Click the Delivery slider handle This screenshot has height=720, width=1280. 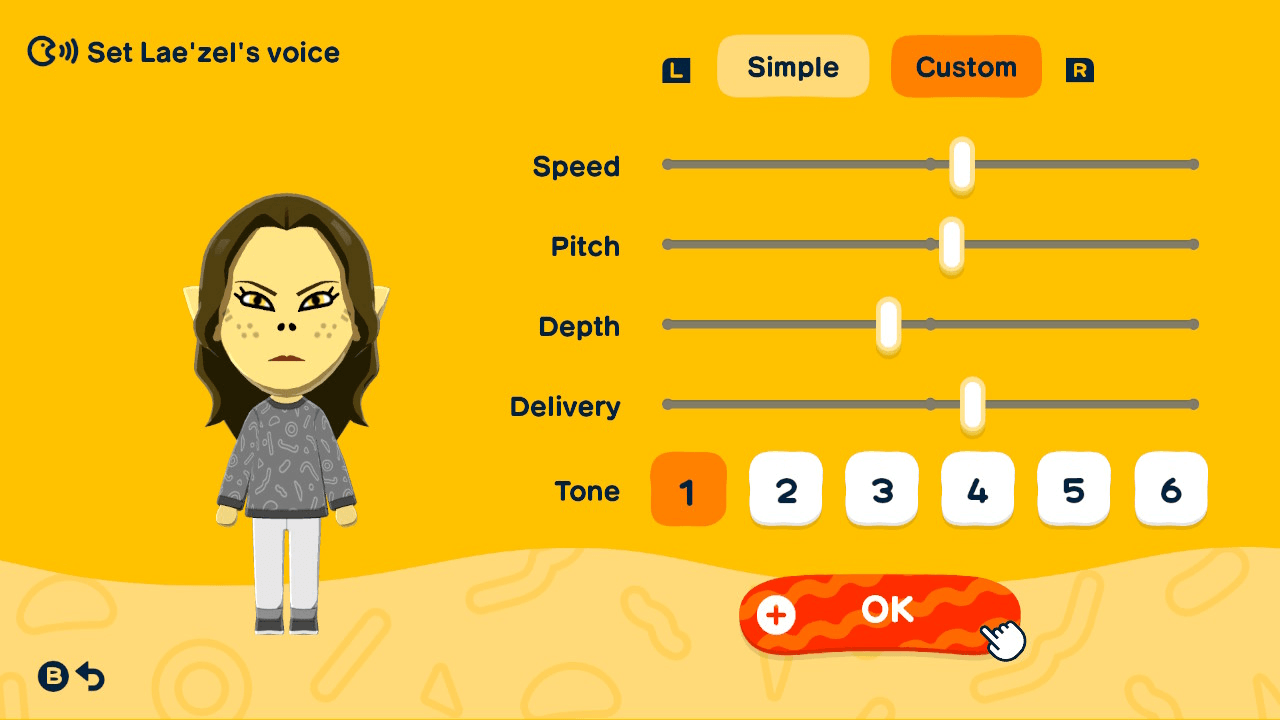[970, 404]
